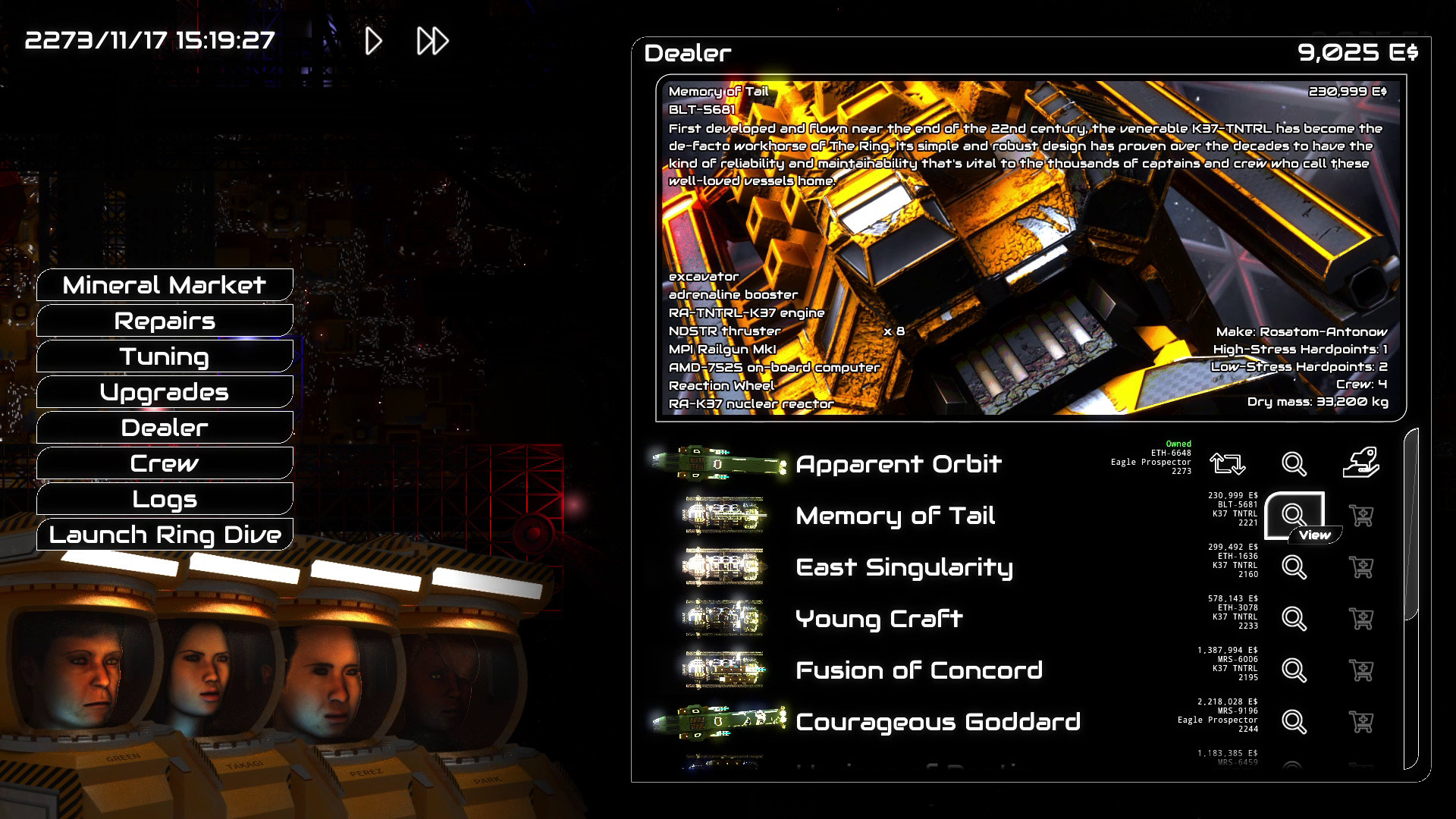This screenshot has width=1456, height=819.
Task: View the Logs screen
Action: (x=164, y=499)
